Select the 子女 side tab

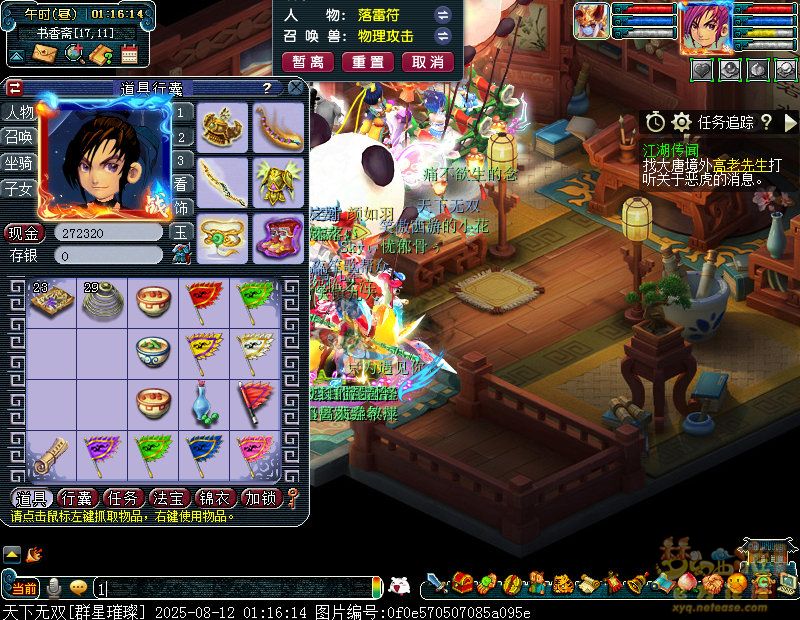17,188
